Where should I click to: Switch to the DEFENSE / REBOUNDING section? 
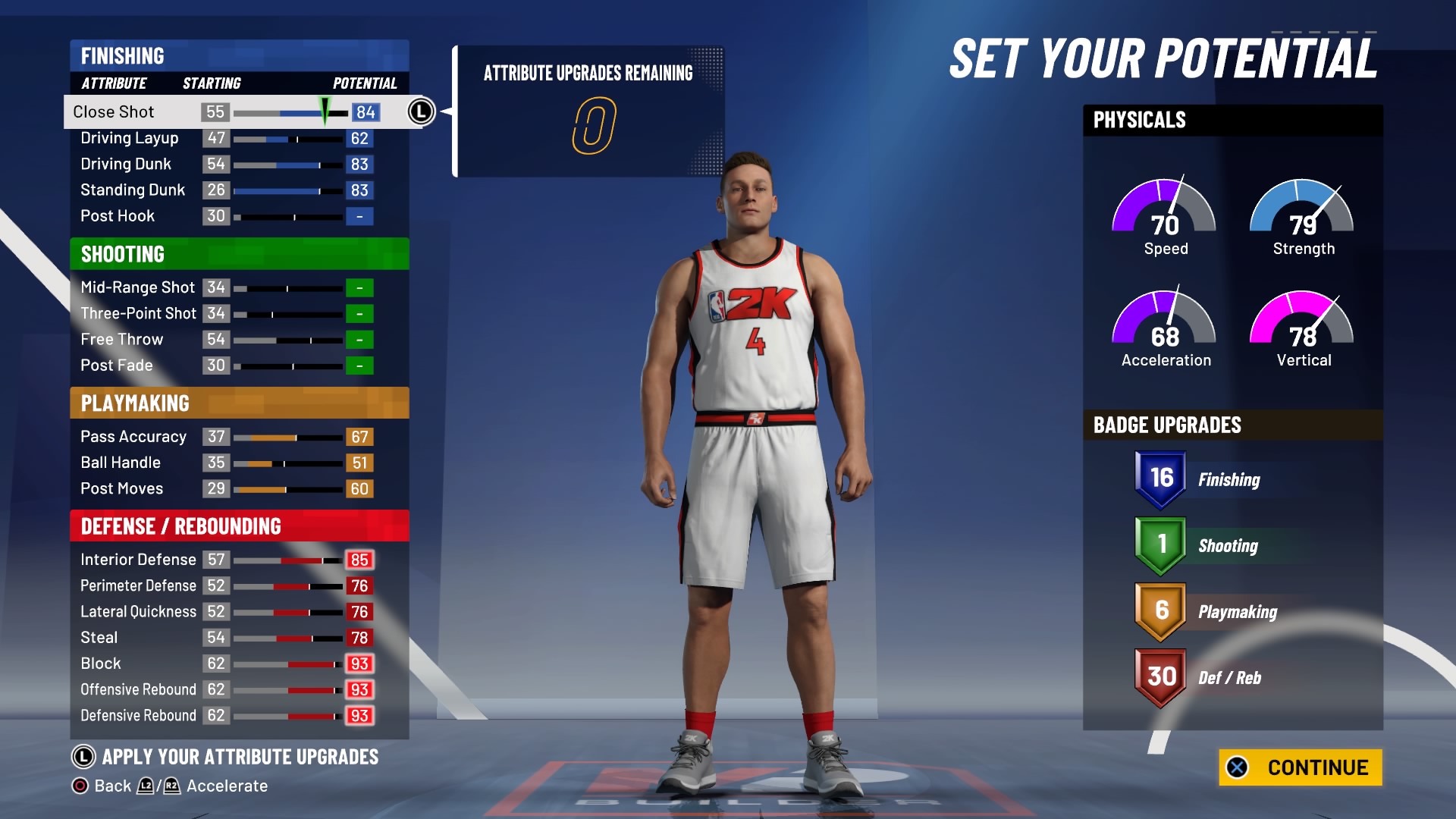click(180, 524)
